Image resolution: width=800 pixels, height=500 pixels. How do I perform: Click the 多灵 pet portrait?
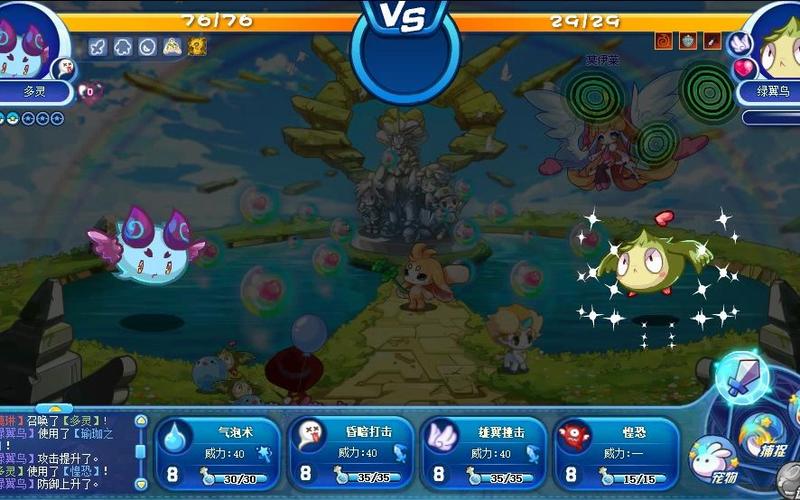pos(32,42)
